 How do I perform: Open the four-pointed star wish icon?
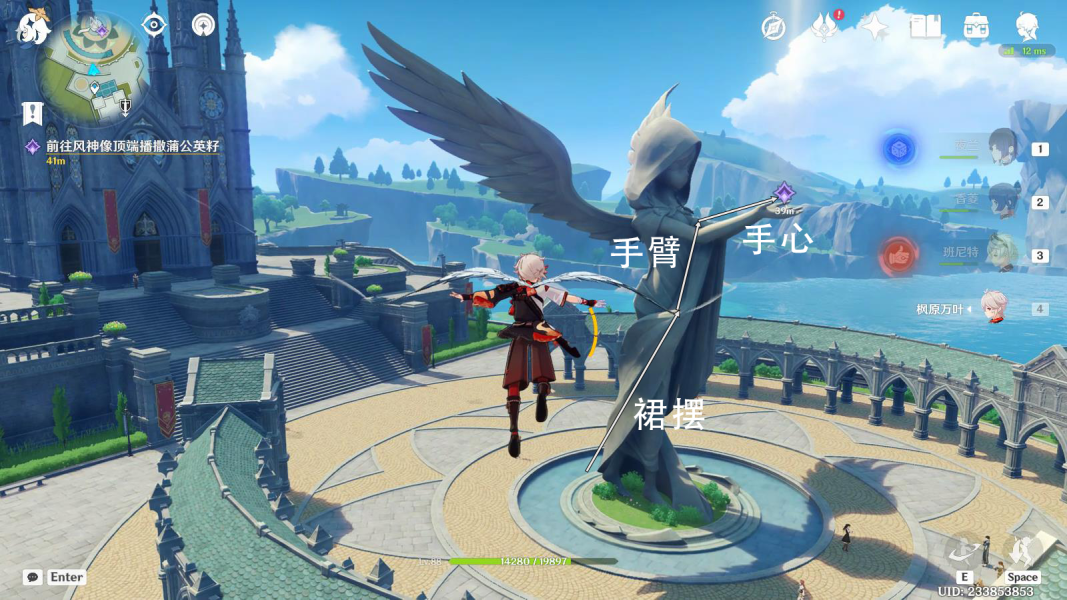pos(875,27)
